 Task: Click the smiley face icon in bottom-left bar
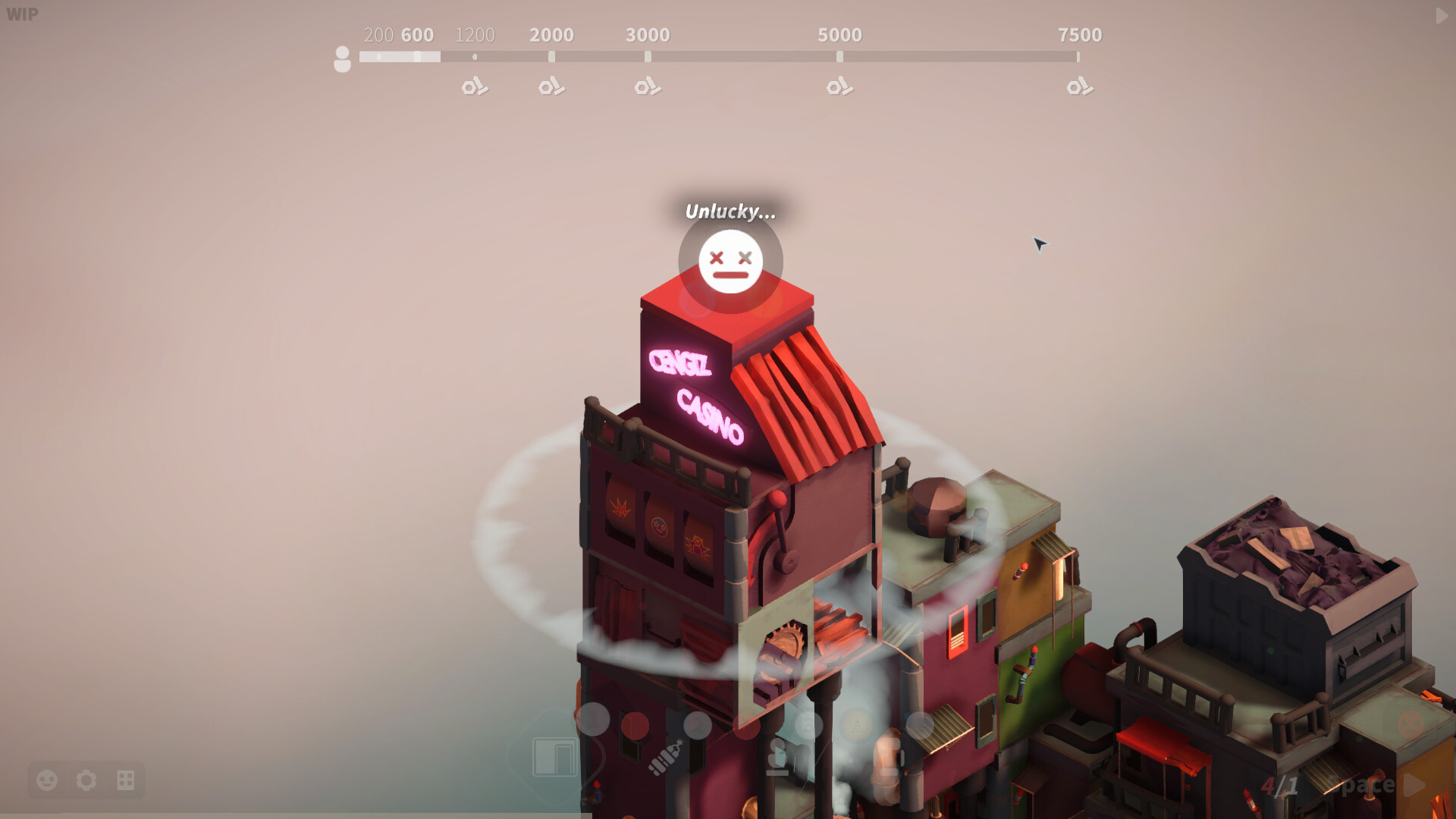coord(47,780)
